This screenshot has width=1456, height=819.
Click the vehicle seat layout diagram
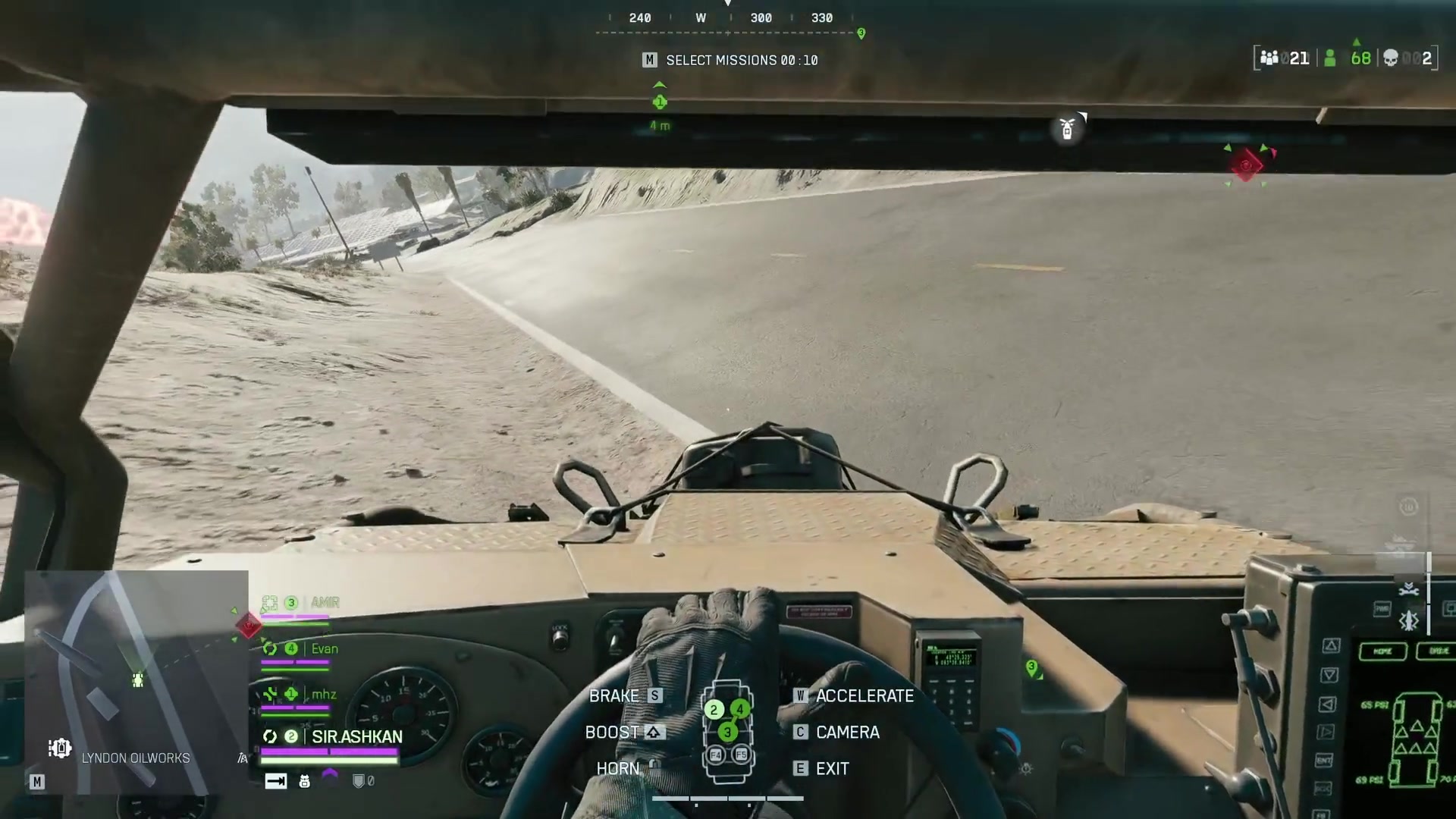click(727, 733)
